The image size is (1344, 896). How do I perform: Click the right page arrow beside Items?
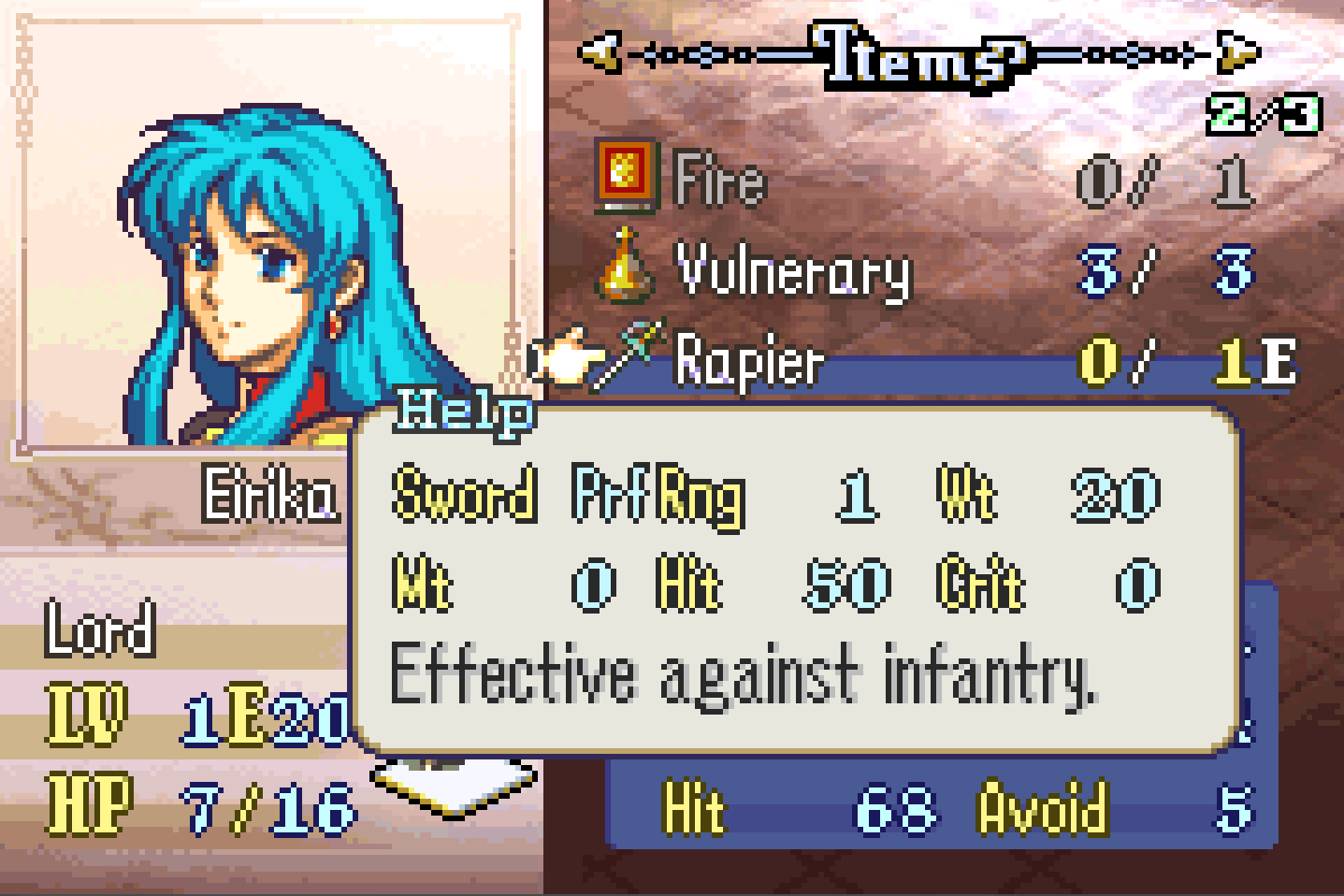click(x=1238, y=52)
